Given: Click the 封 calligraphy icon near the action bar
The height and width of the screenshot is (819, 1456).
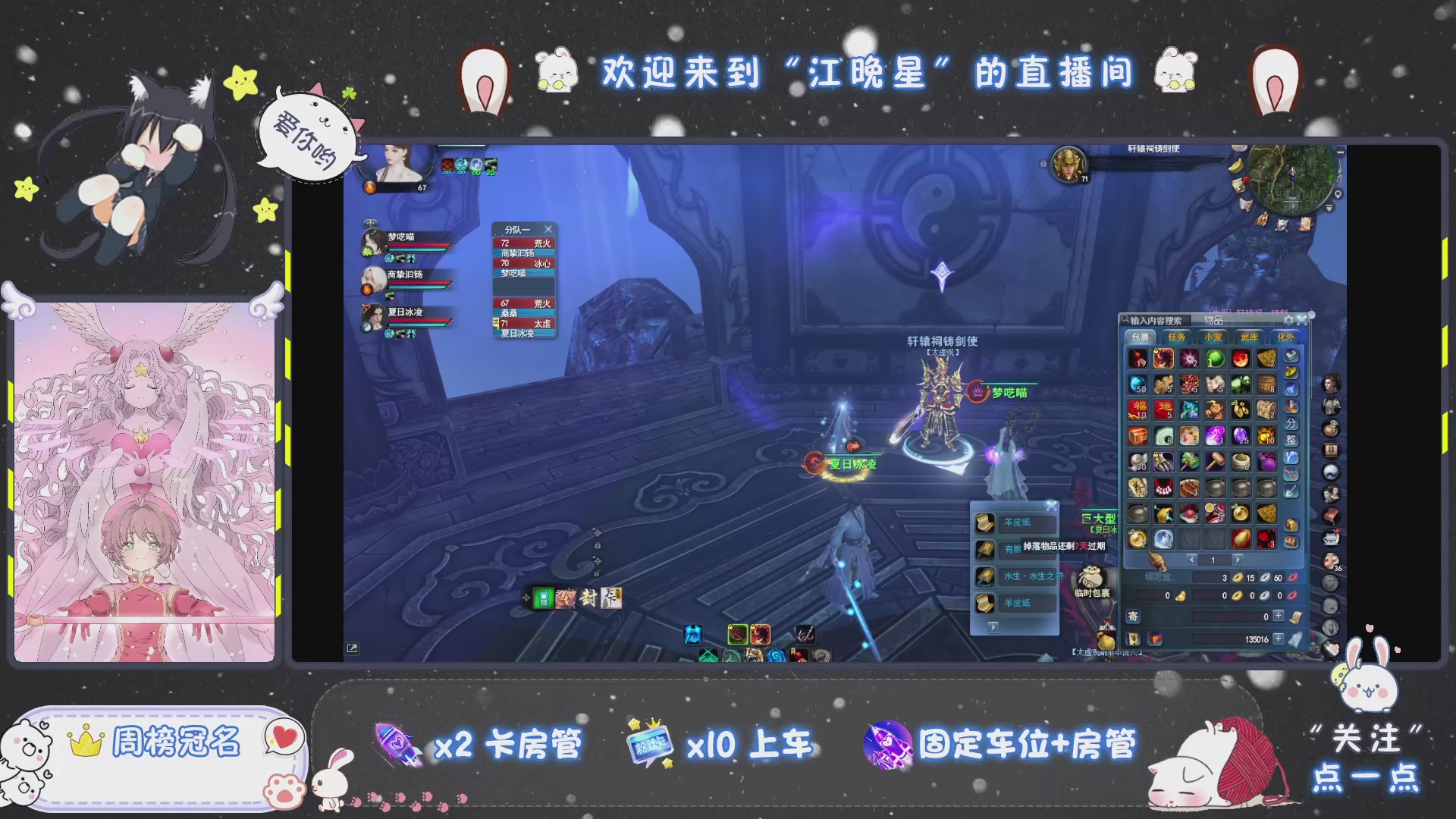Looking at the screenshot, I should pyautogui.click(x=588, y=599).
